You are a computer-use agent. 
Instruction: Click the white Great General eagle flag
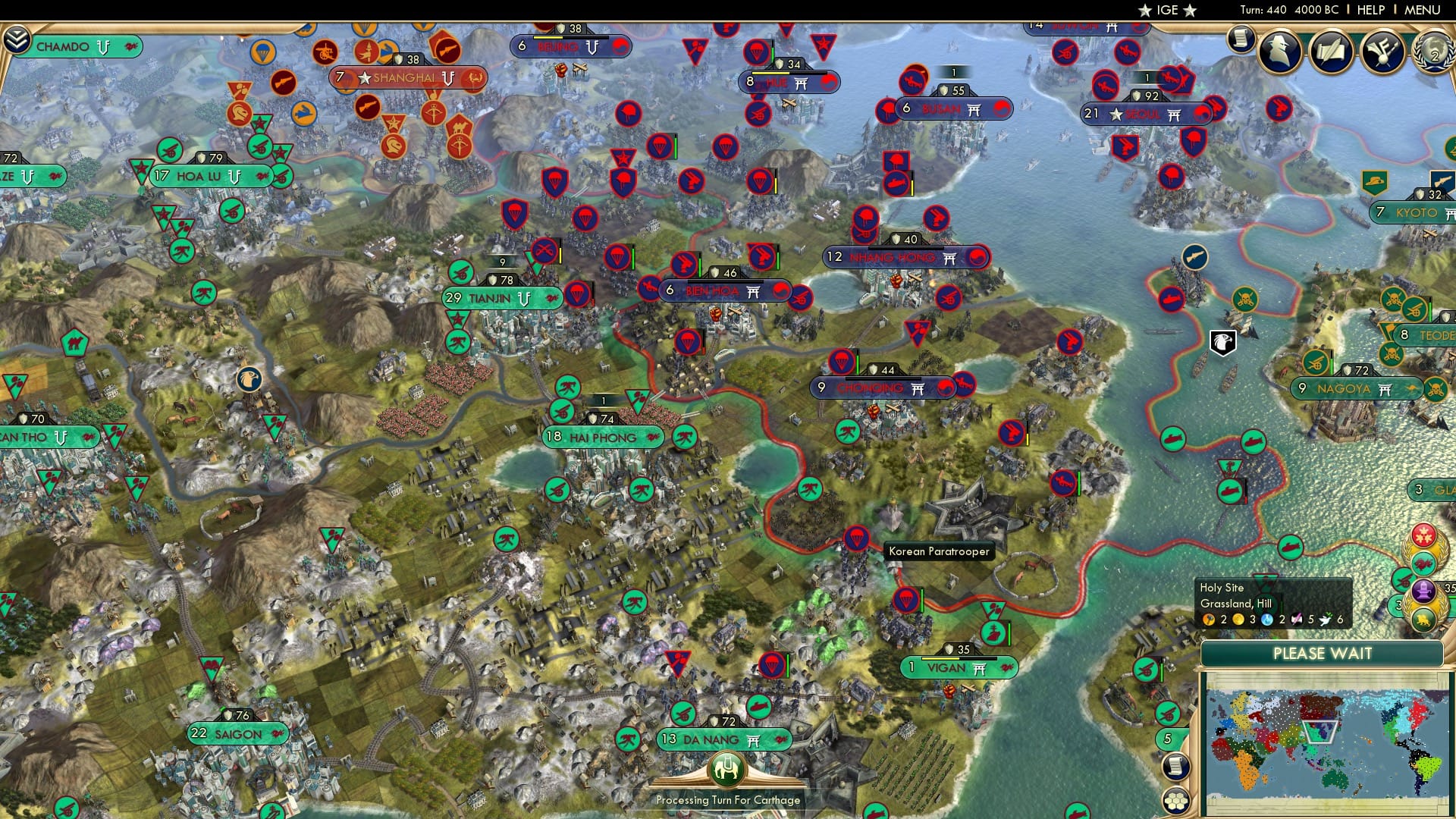(1223, 341)
